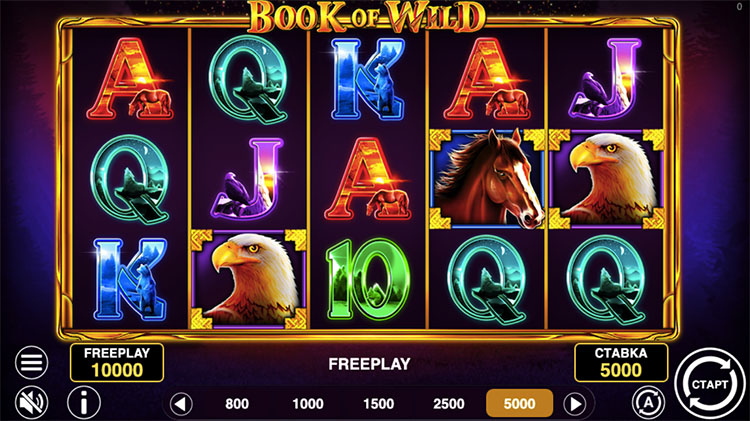Open the hamburger menu
The width and height of the screenshot is (750, 421).
[x=33, y=362]
